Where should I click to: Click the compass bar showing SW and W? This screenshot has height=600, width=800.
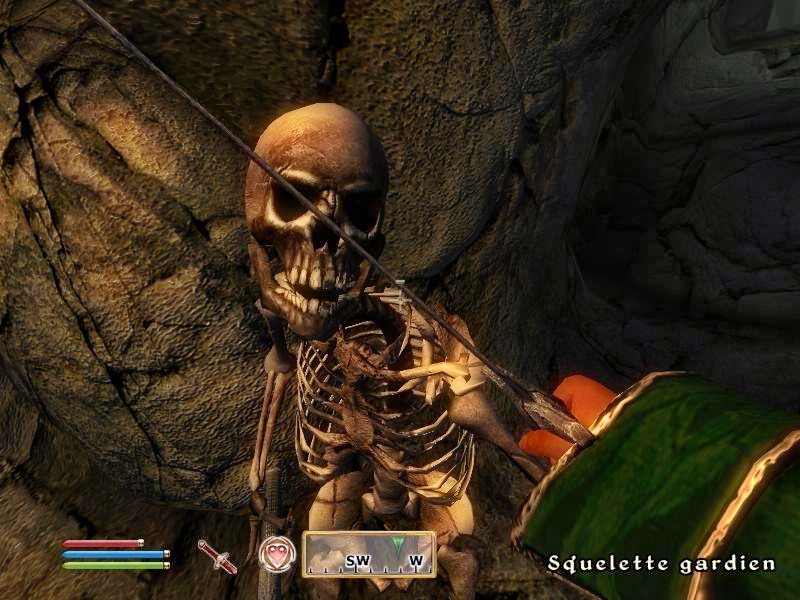(369, 555)
